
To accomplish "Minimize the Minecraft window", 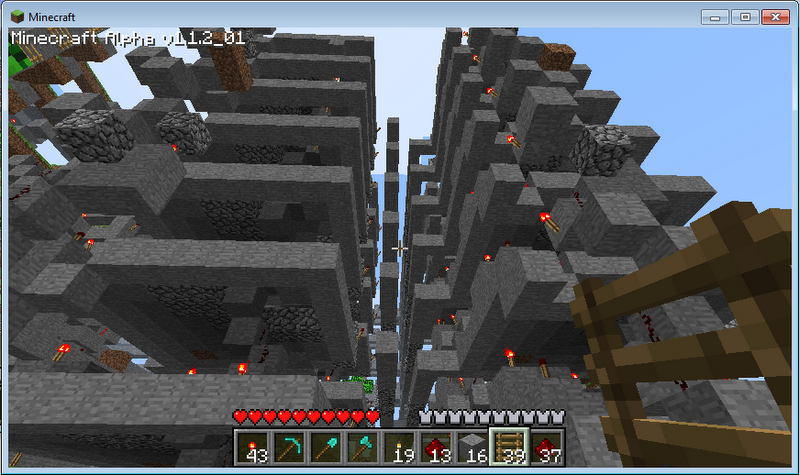I will (717, 17).
